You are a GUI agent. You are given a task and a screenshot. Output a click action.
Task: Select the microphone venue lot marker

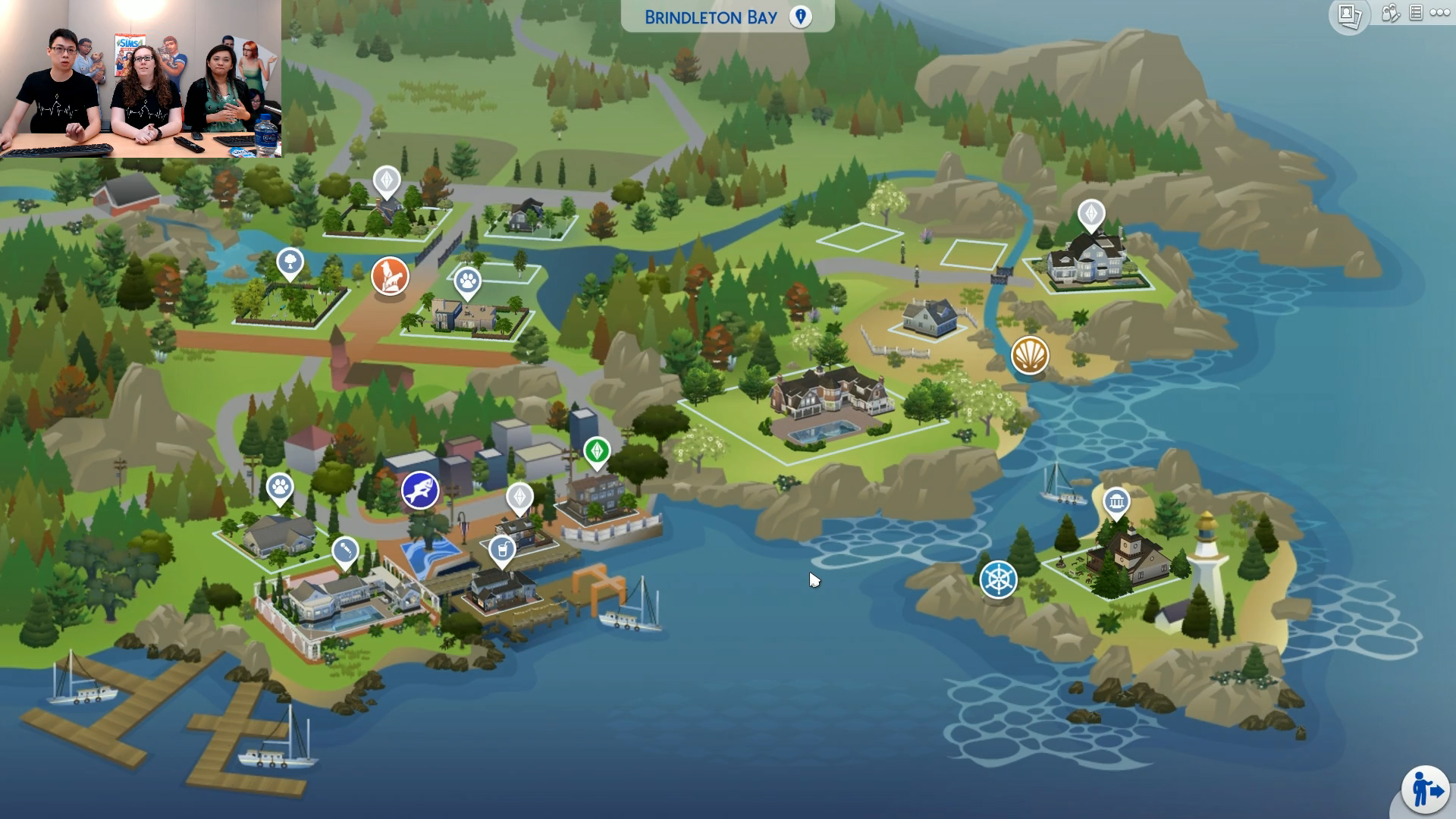(345, 549)
